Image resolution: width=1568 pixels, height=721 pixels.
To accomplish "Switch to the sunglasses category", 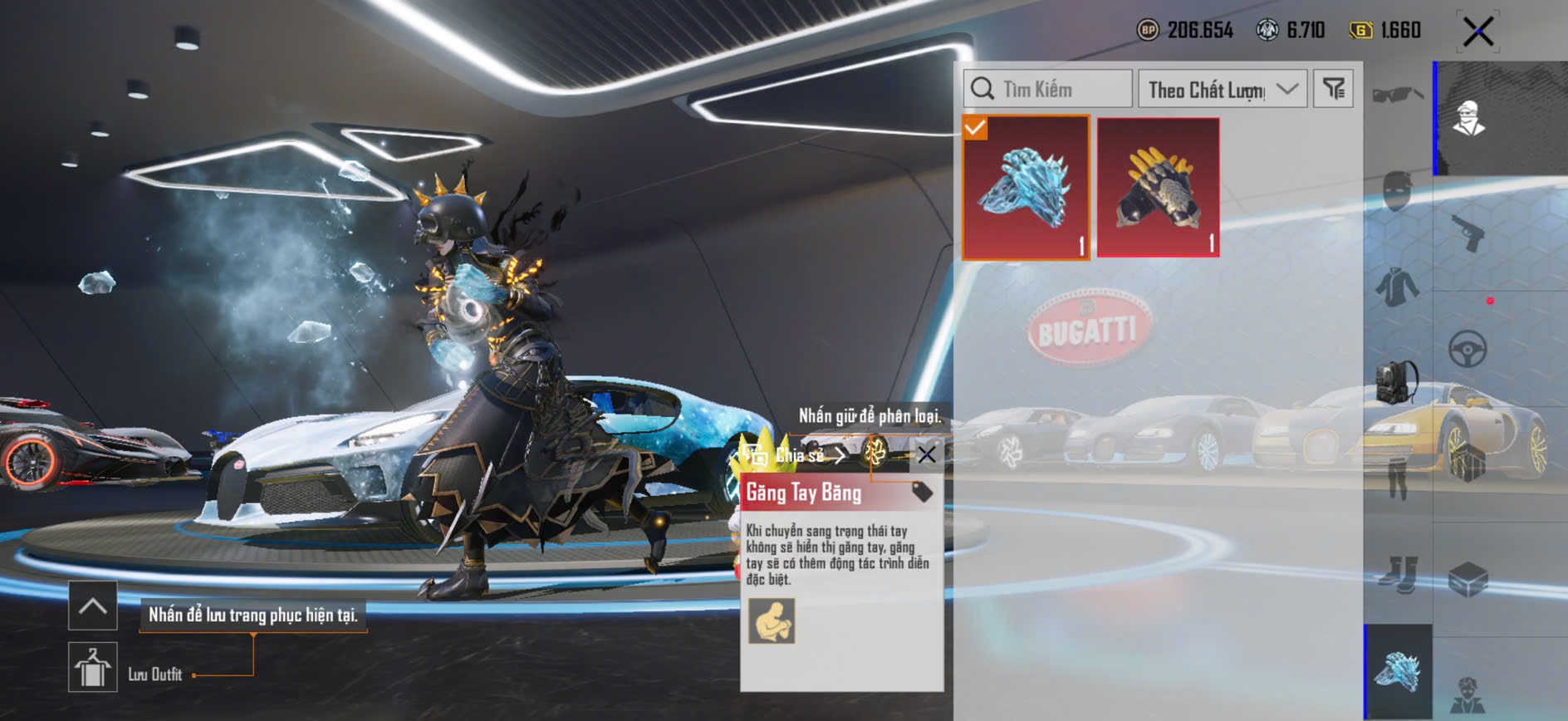I will (1398, 96).
